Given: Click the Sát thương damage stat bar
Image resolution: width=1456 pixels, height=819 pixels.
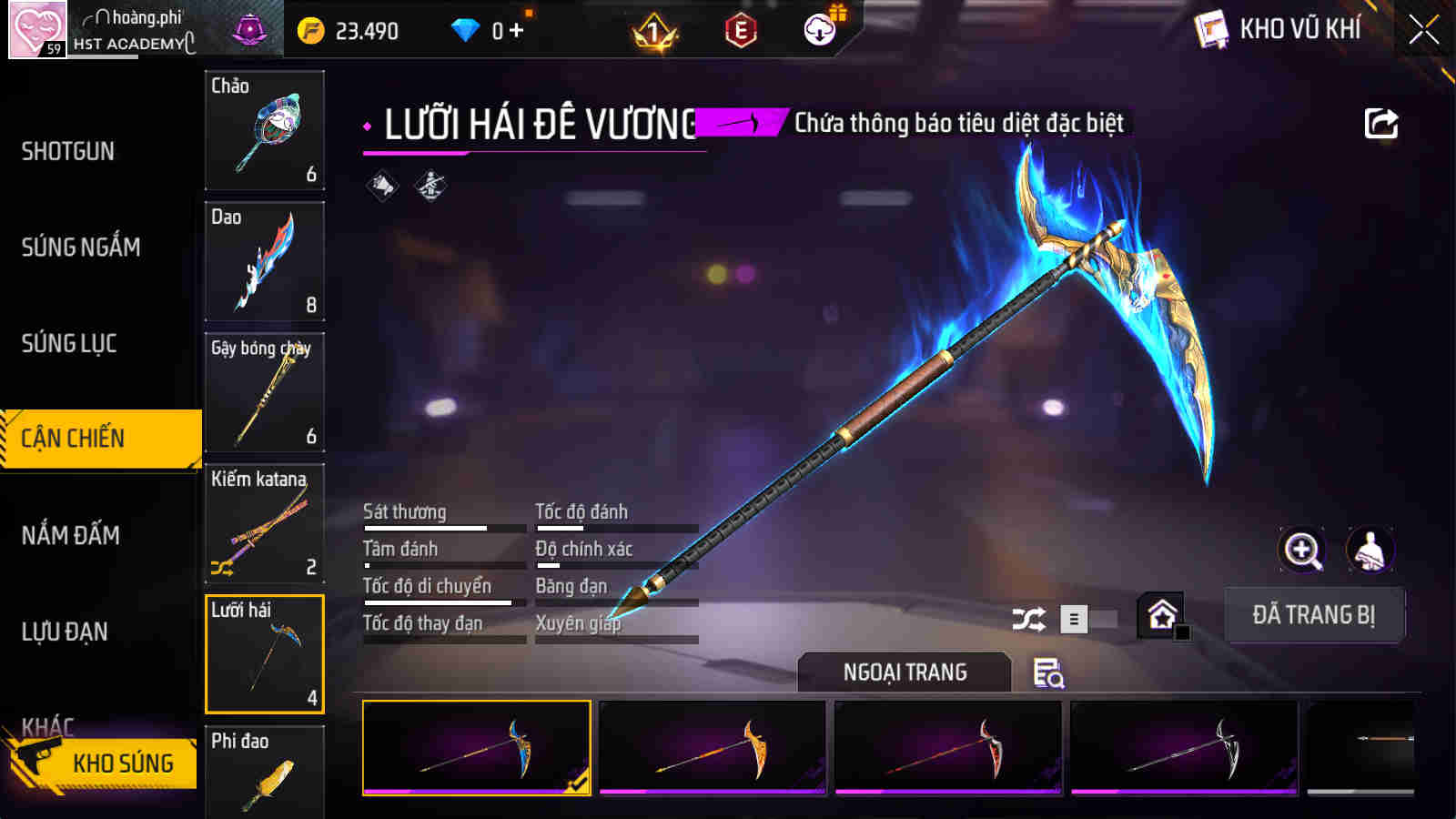Looking at the screenshot, I should coord(444,526).
